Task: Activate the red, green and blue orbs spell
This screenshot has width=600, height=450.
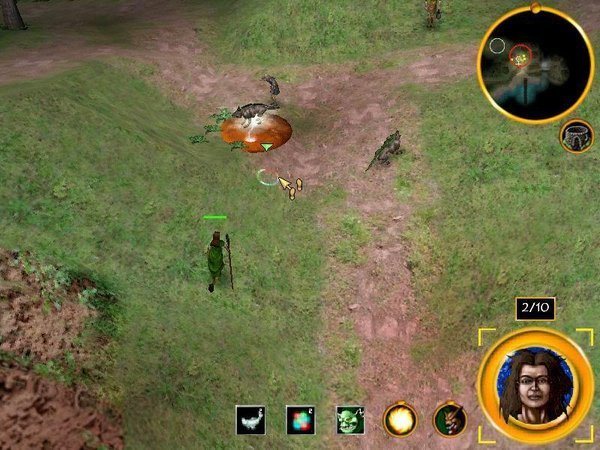Action: click(x=301, y=420)
